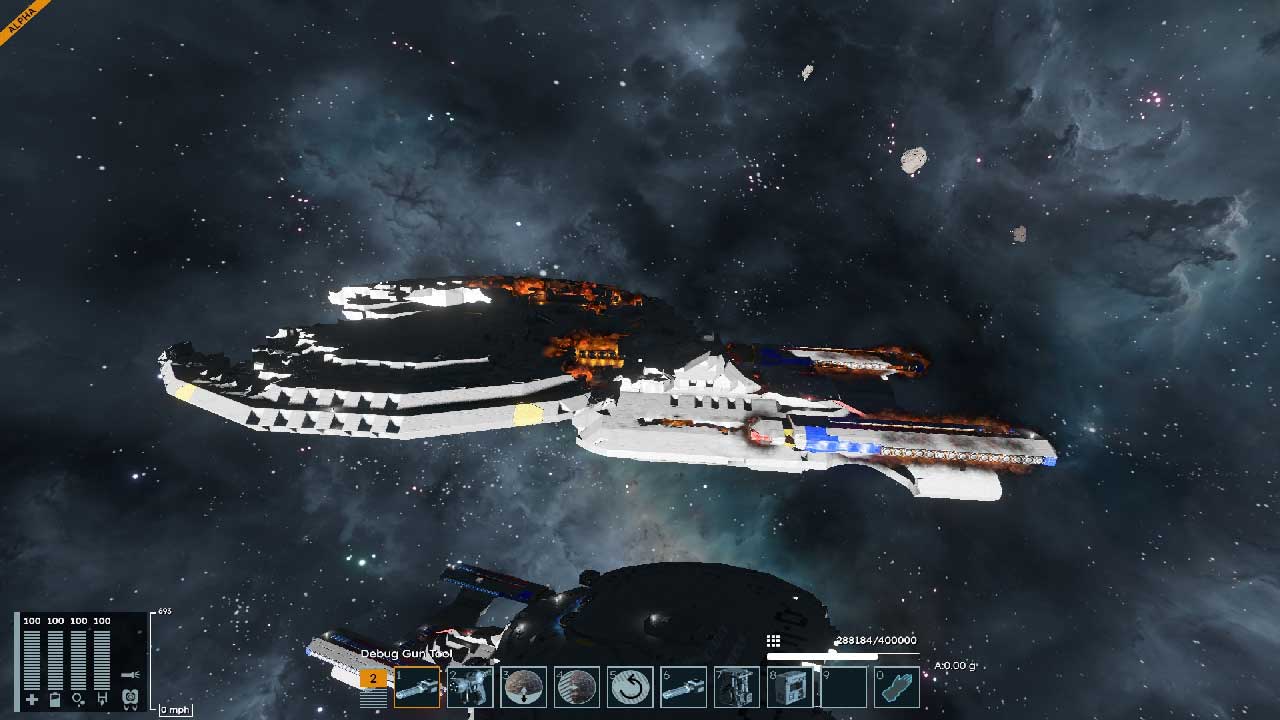The height and width of the screenshot is (720, 1280).
Task: Select the Debug Gun Tool in slot 1
Action: click(x=417, y=687)
